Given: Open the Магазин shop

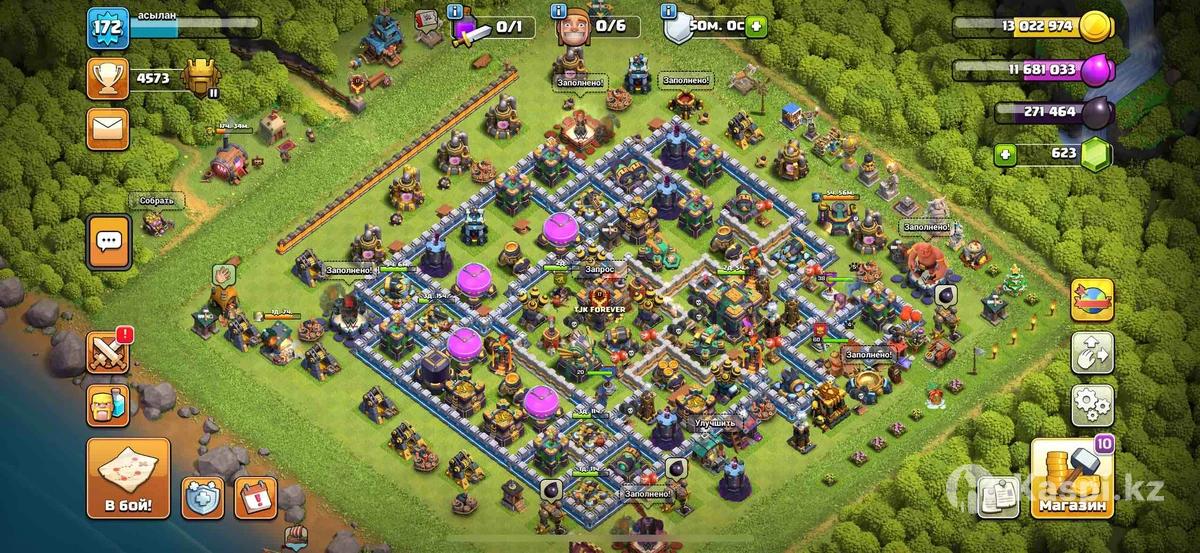Looking at the screenshot, I should (1072, 479).
